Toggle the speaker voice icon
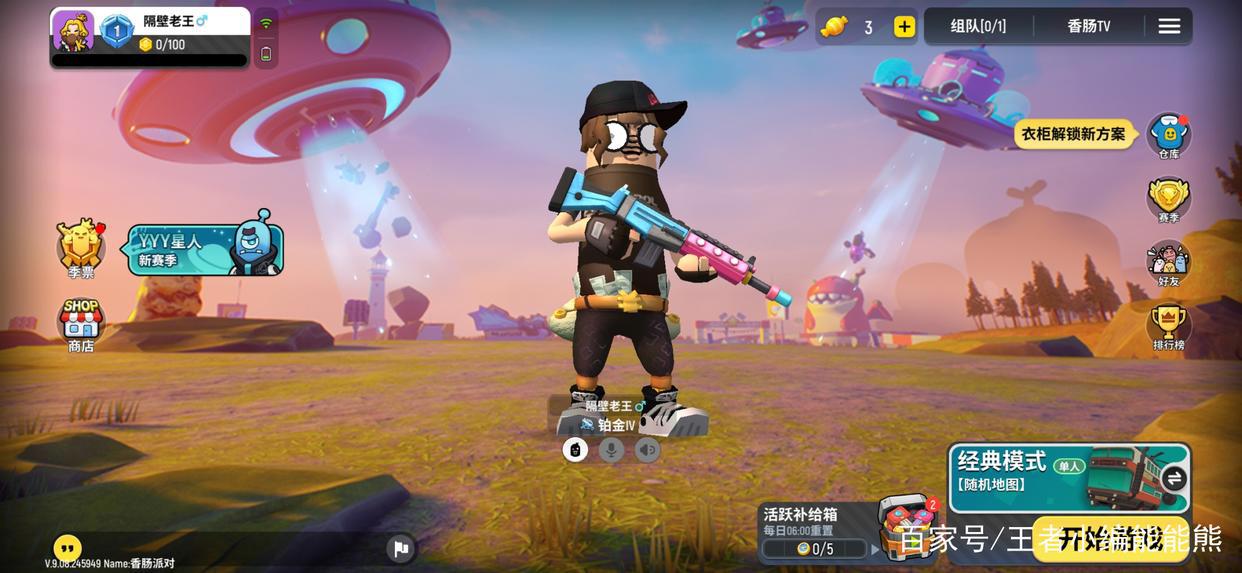 (x=647, y=450)
